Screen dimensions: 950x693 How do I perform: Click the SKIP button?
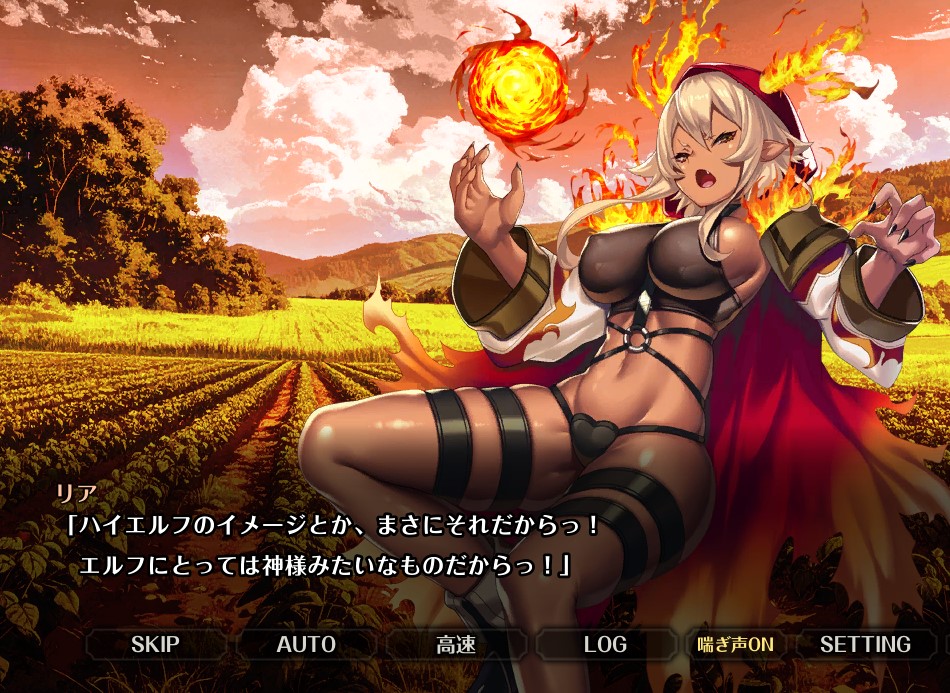pos(153,644)
